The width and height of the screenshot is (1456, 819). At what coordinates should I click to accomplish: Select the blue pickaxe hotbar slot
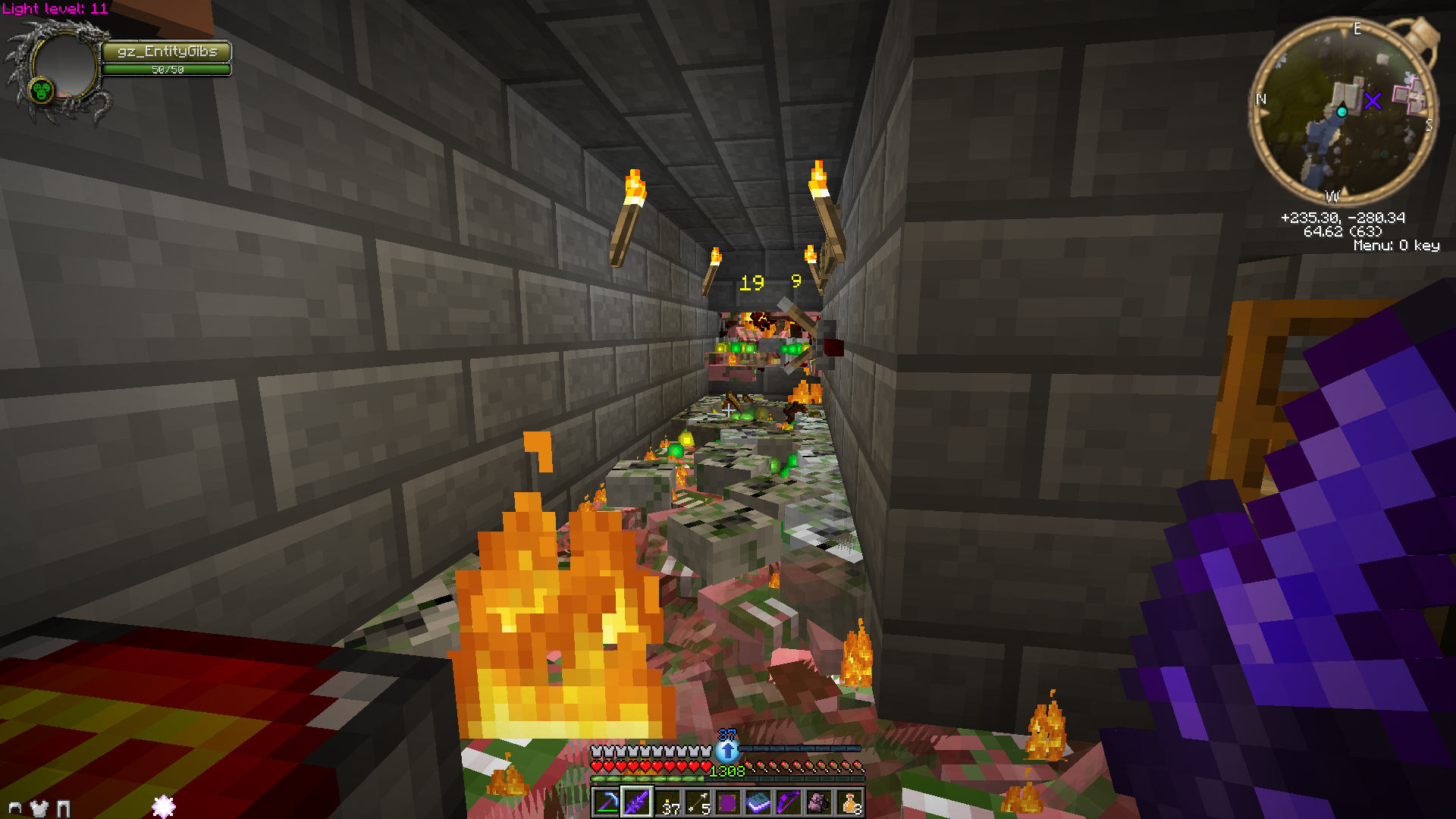coord(607,802)
